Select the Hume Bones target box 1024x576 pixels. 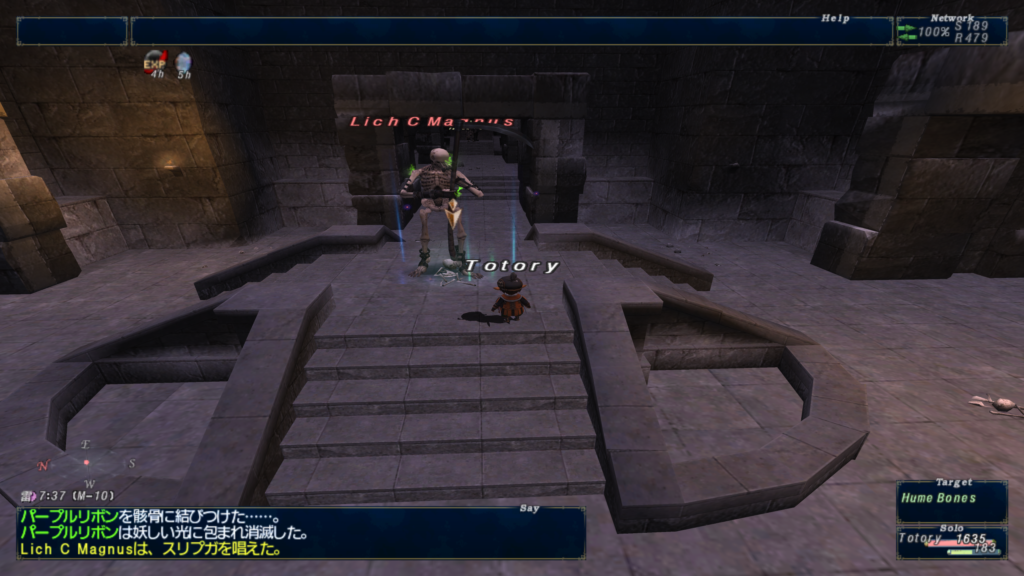951,500
